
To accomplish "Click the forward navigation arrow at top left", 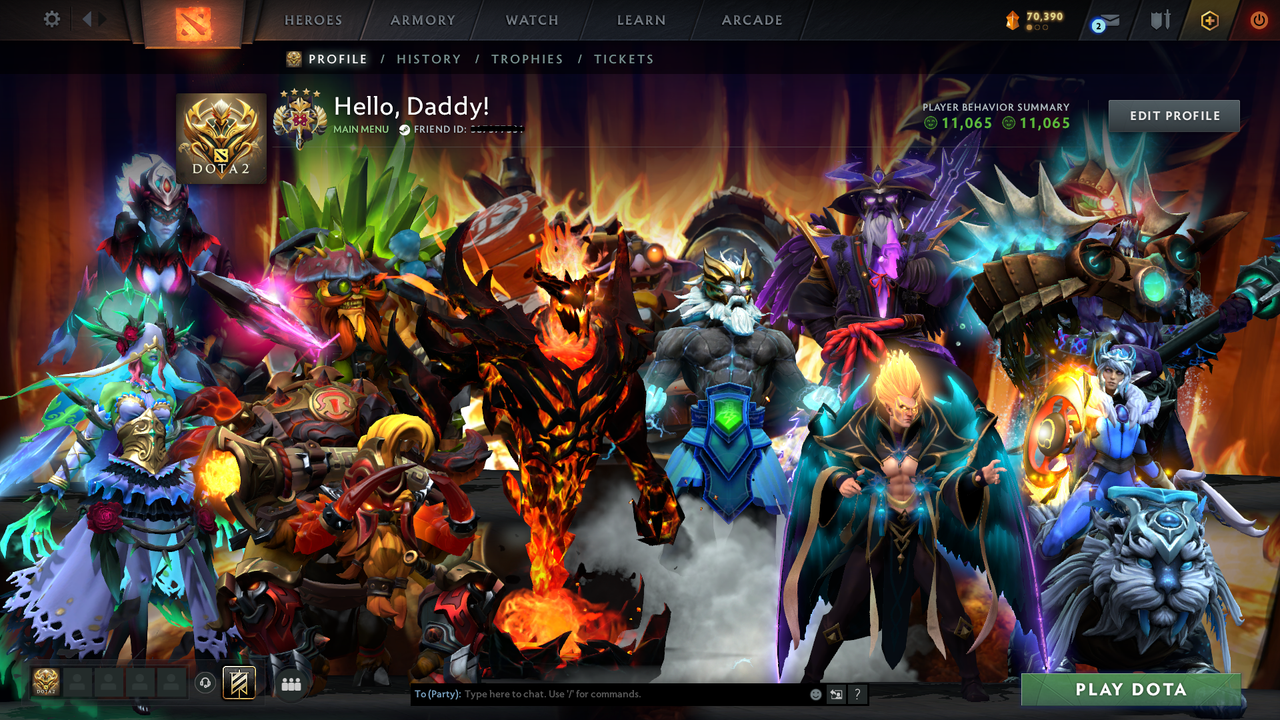I will (x=102, y=18).
